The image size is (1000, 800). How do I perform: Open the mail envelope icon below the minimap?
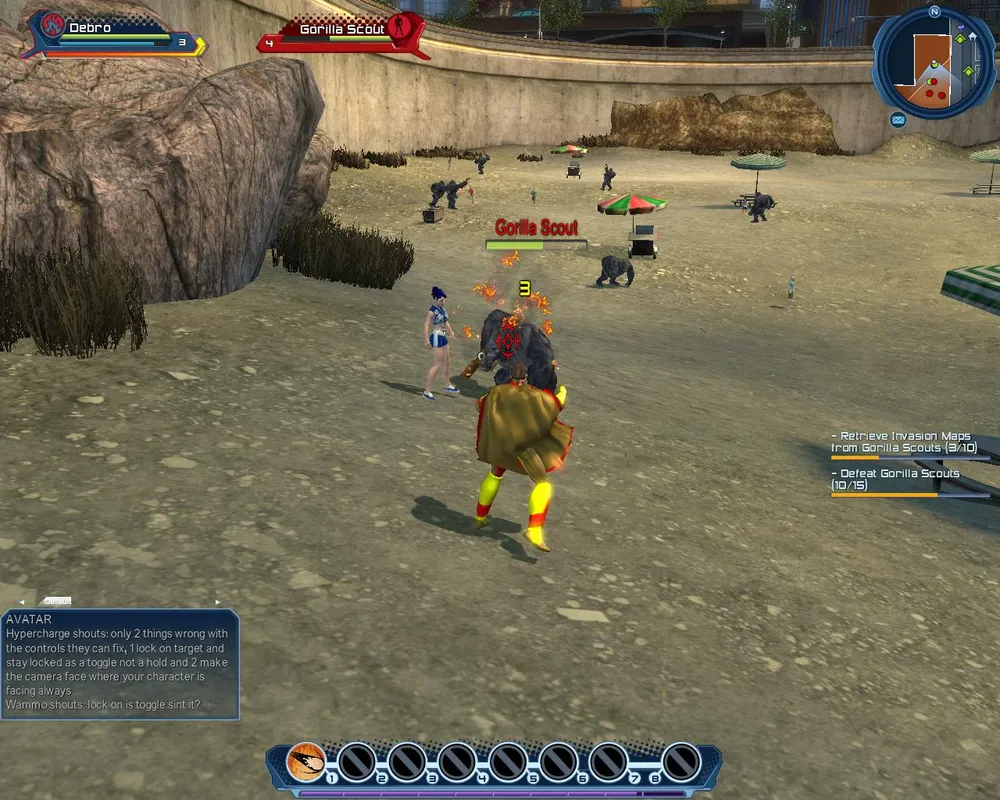898,120
